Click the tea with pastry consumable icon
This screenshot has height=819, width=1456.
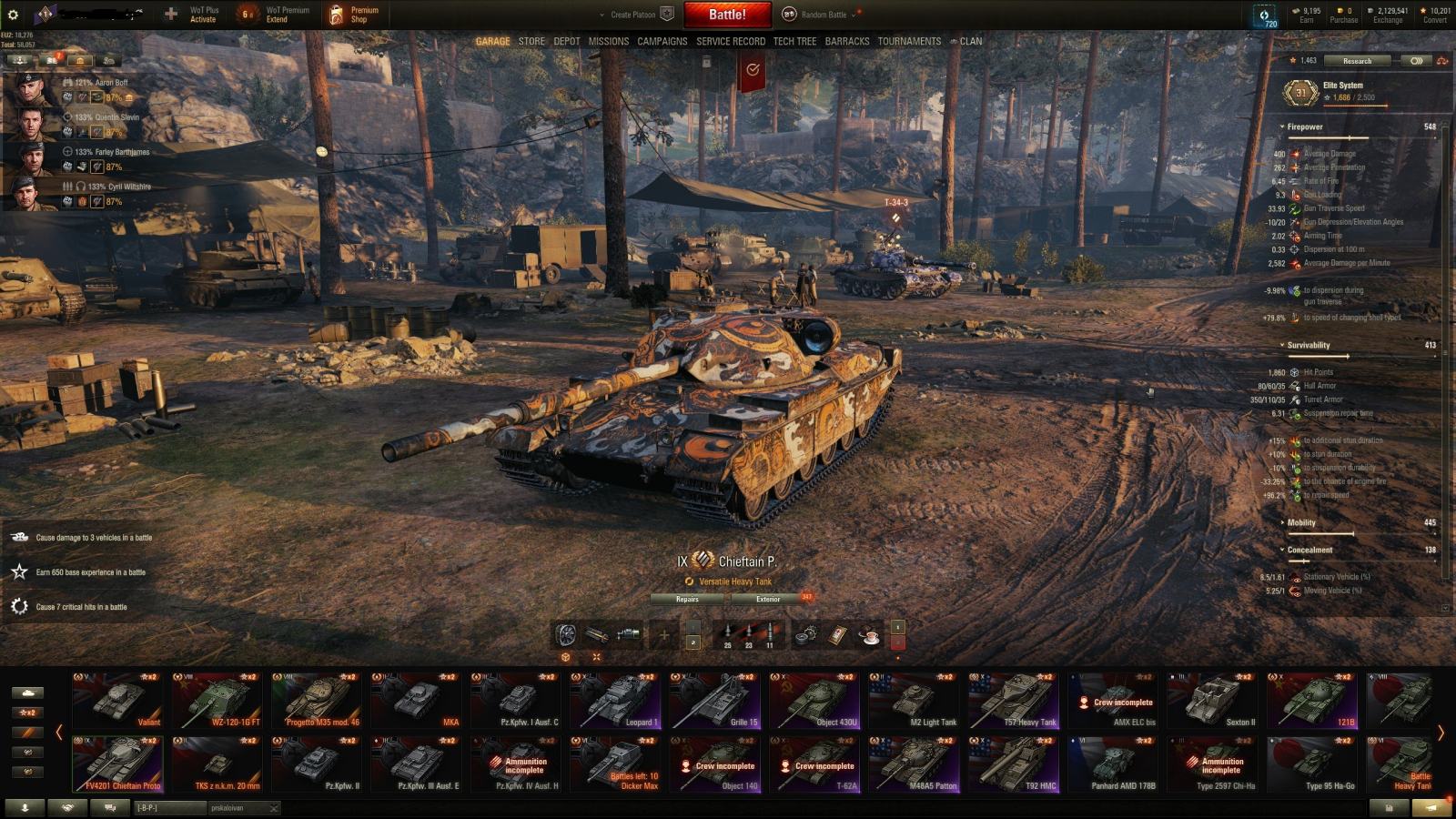pyautogui.click(x=871, y=637)
